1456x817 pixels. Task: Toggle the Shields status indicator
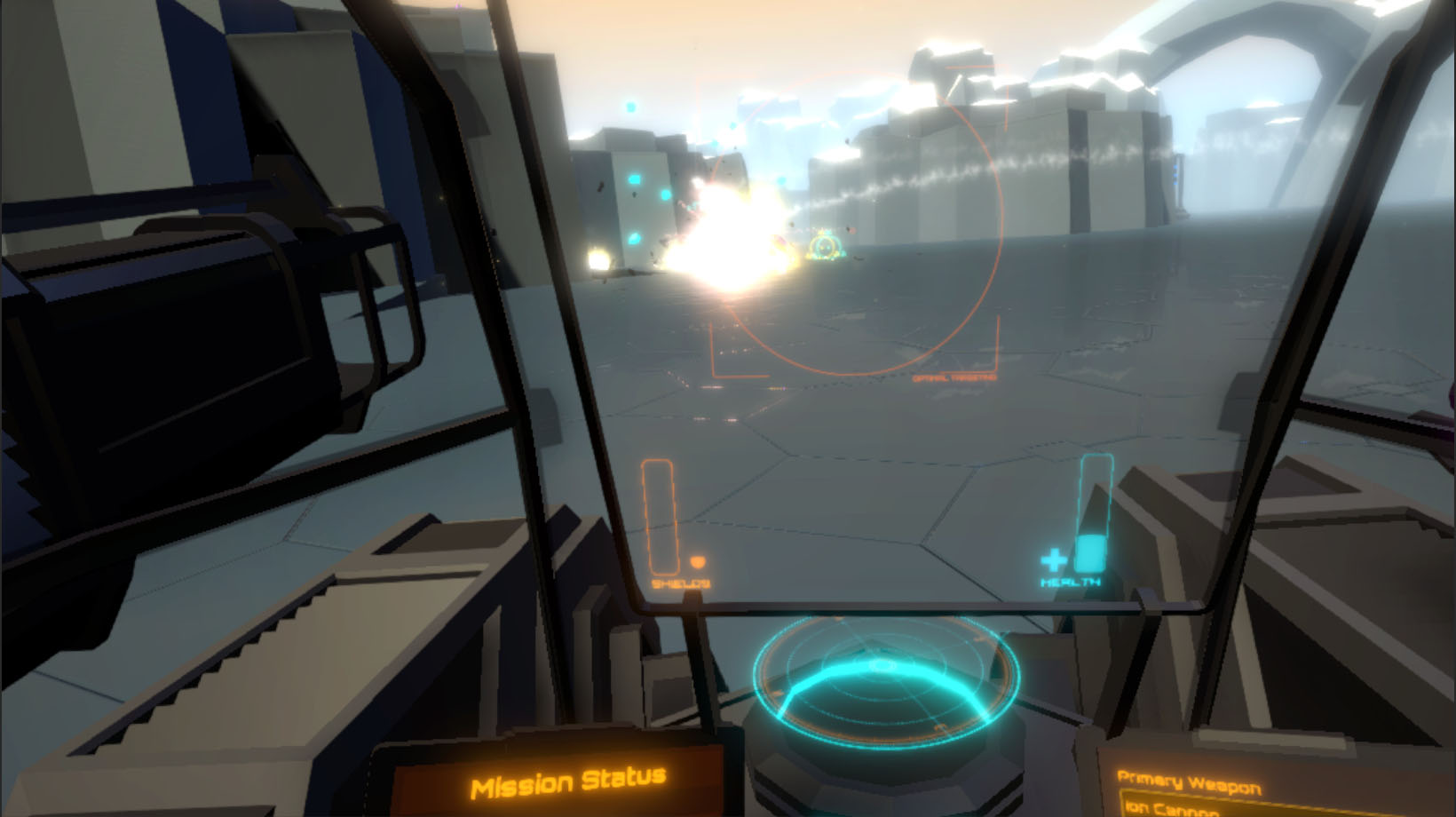(681, 584)
